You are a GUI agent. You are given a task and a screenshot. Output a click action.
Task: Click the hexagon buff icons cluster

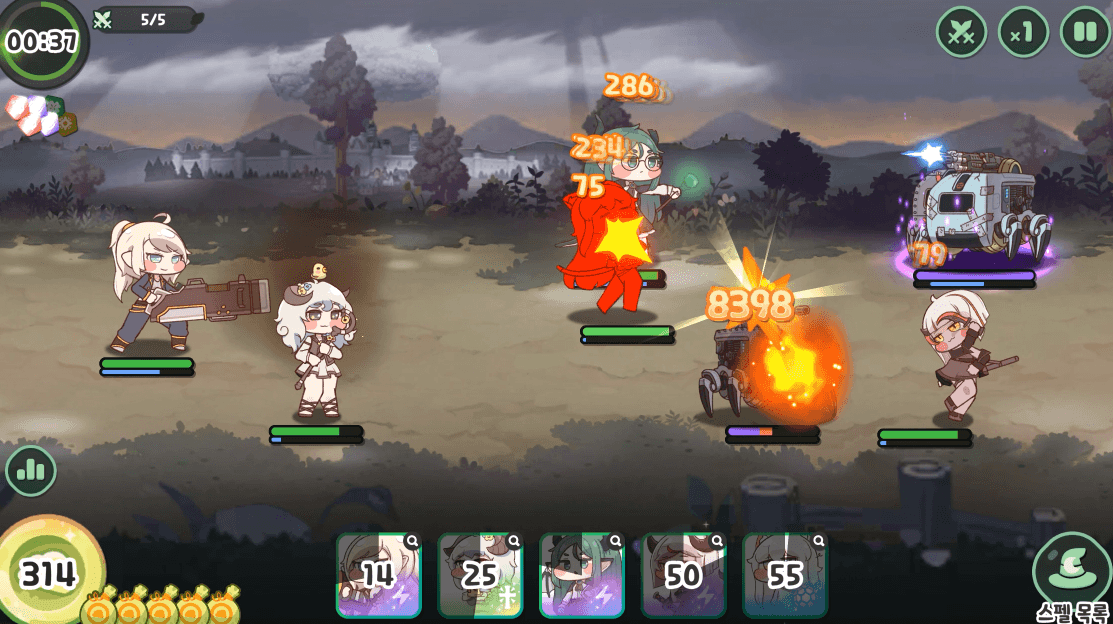pyautogui.click(x=40, y=115)
